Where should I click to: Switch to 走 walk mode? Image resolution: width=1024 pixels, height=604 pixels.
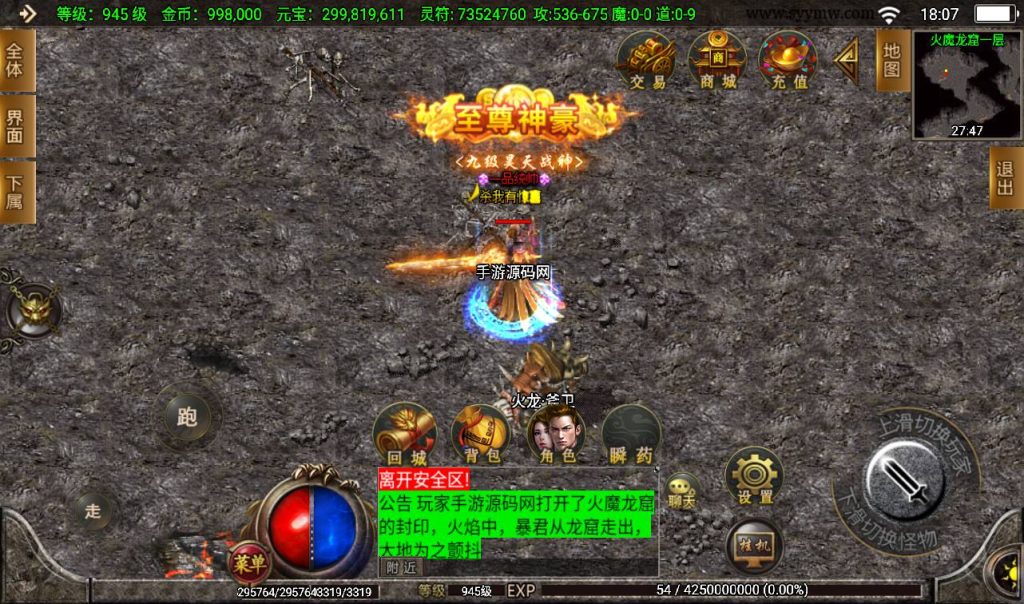93,511
